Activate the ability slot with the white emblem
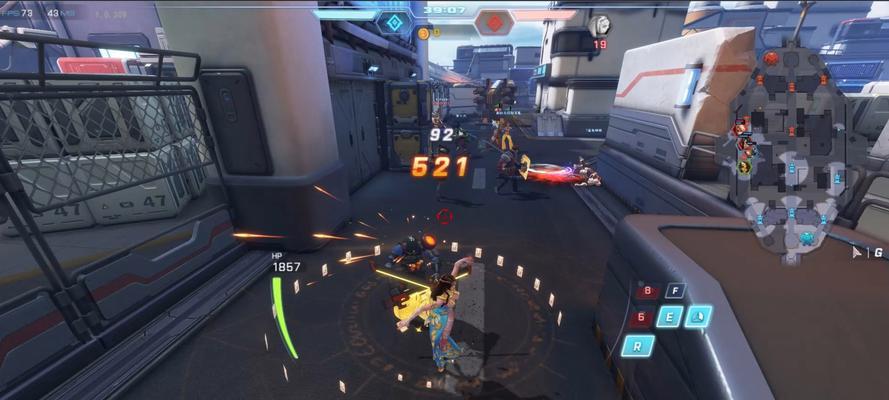Screen dimensions: 889x400 [x=698, y=317]
